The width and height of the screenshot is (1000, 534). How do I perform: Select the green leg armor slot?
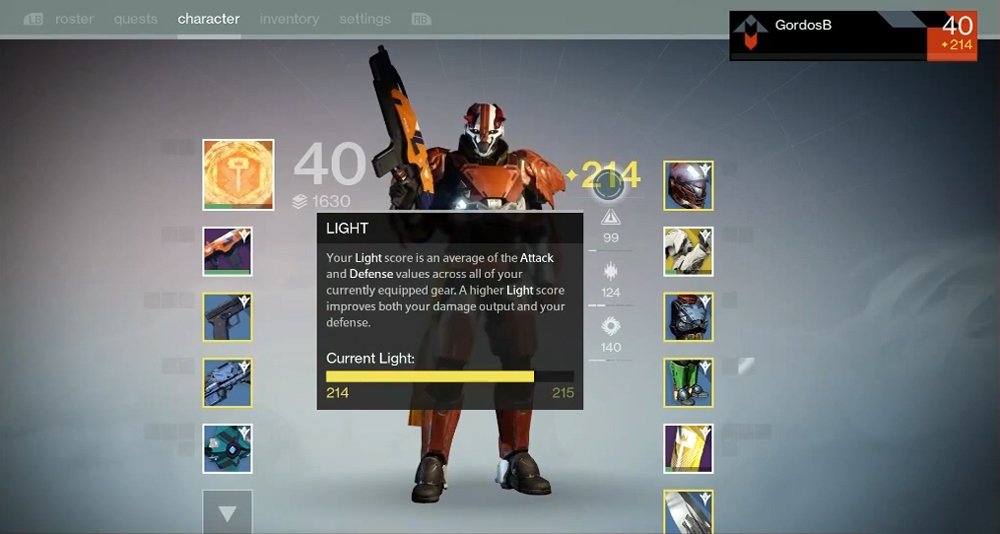[x=688, y=383]
